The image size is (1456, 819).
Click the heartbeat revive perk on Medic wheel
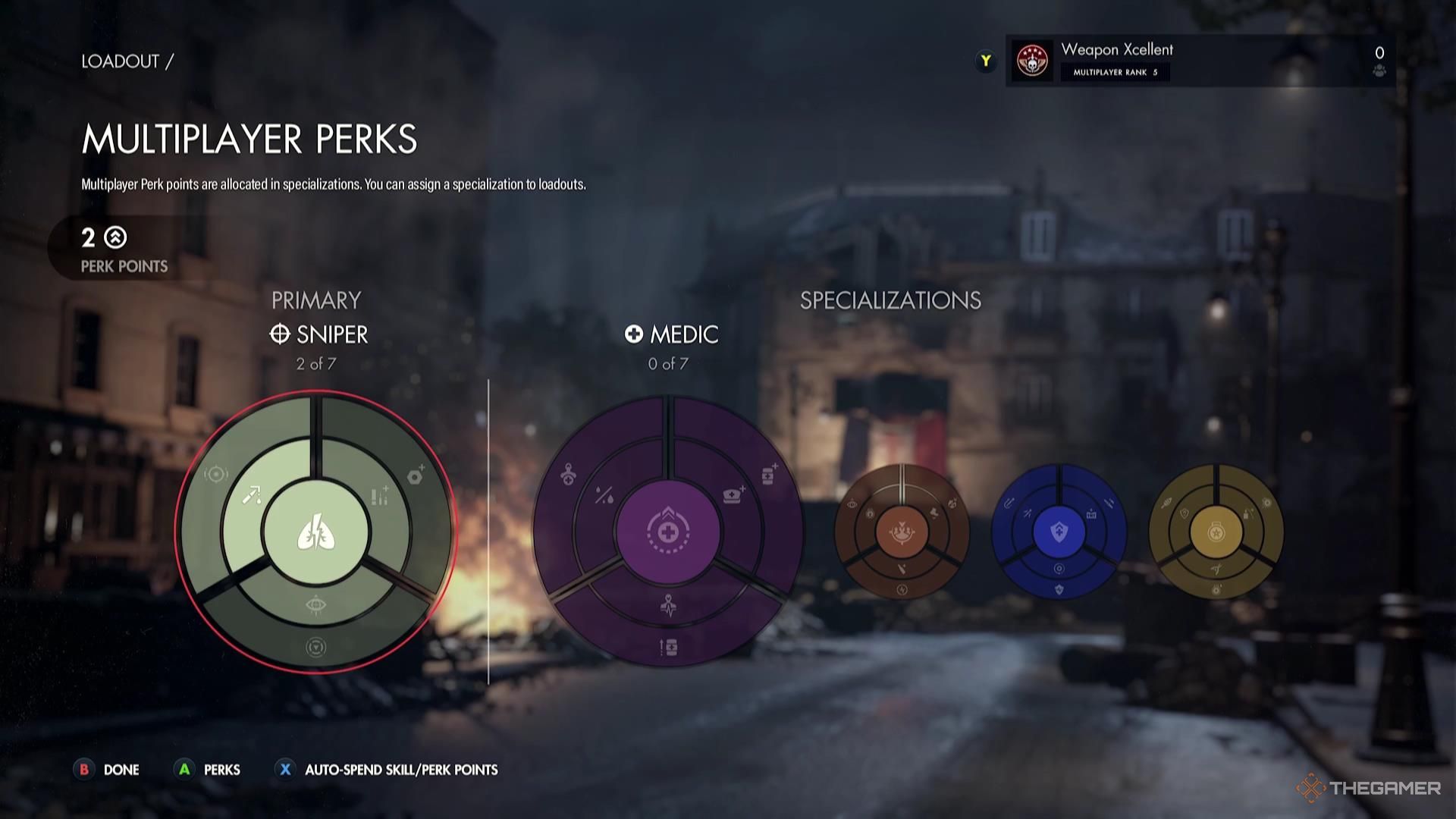pos(668,605)
